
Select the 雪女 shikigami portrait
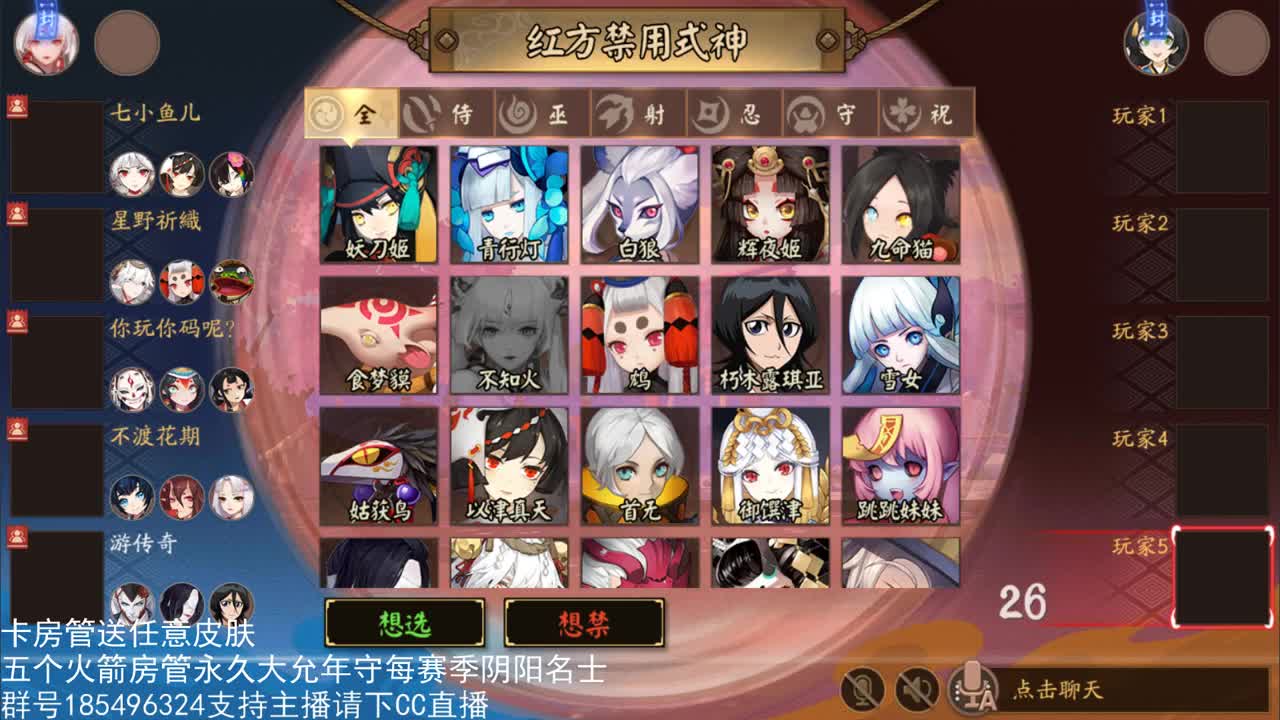click(898, 335)
